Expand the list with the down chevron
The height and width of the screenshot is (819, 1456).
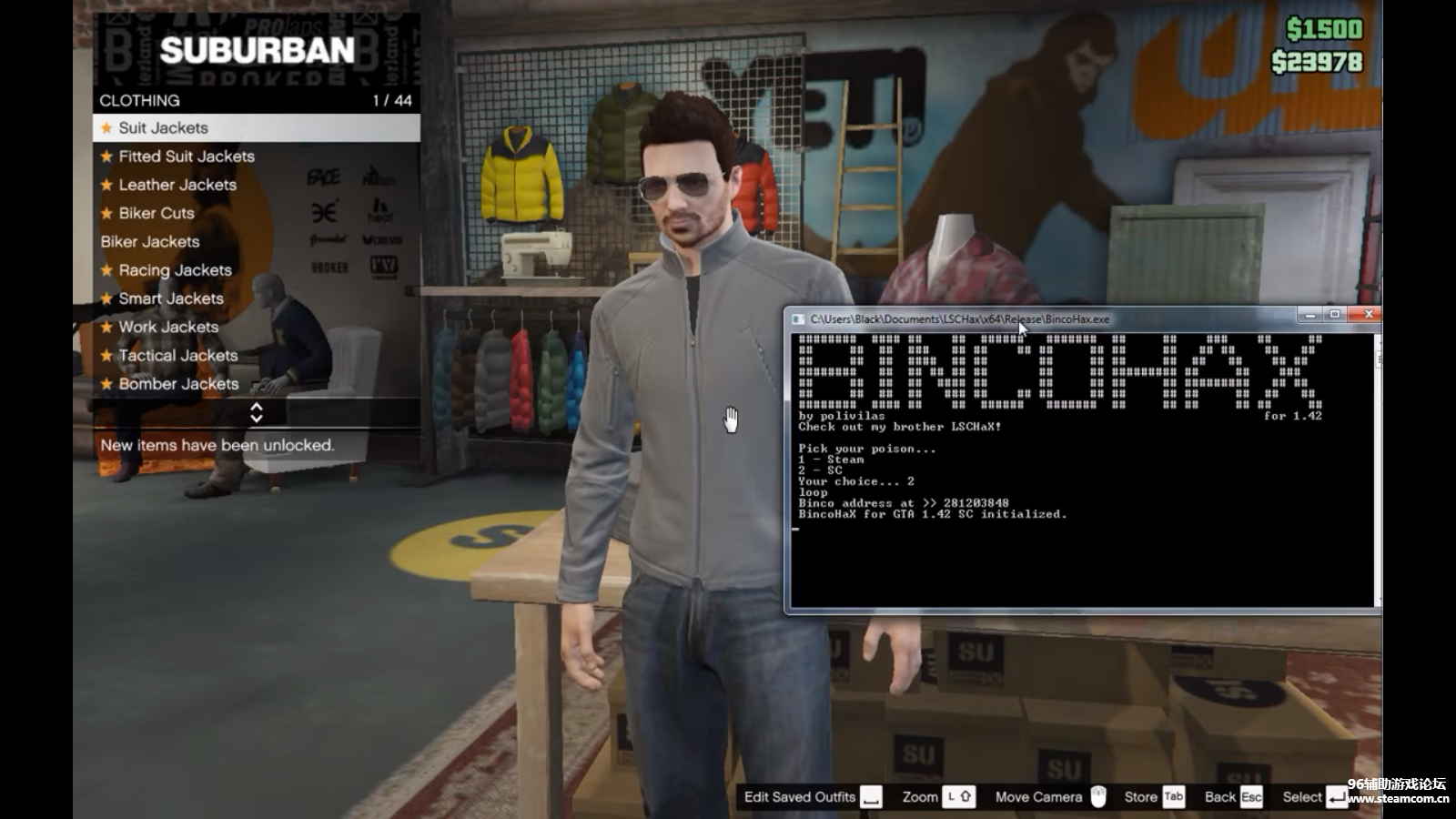coord(258,420)
